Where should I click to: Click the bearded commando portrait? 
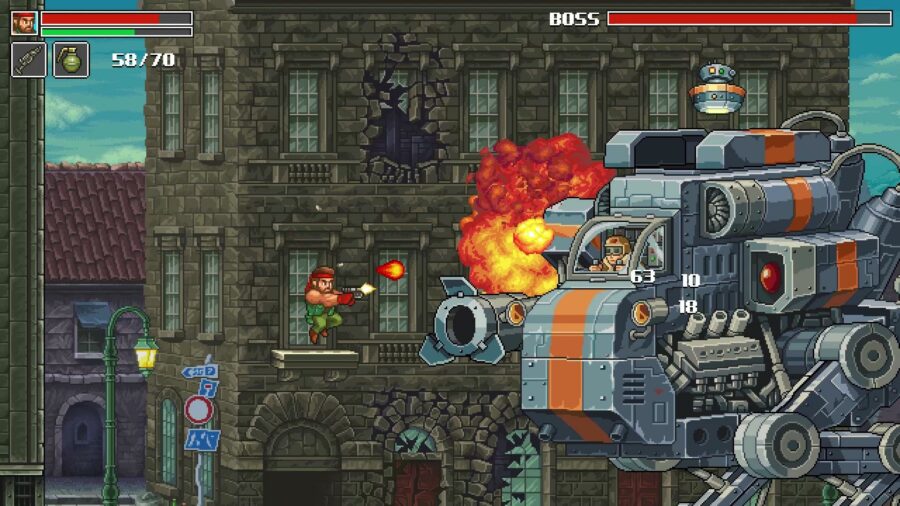tap(24, 22)
